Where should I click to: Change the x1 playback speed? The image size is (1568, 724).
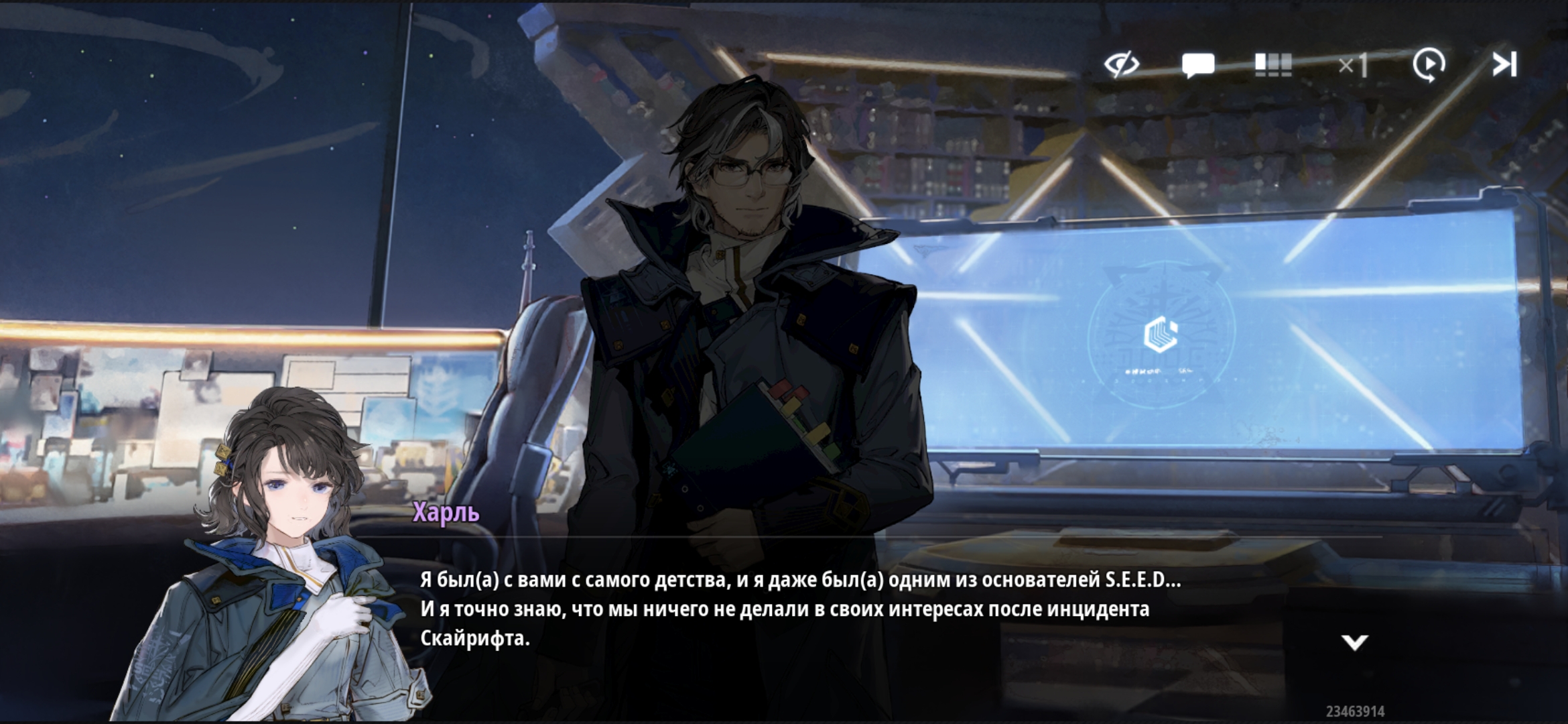tap(1353, 66)
